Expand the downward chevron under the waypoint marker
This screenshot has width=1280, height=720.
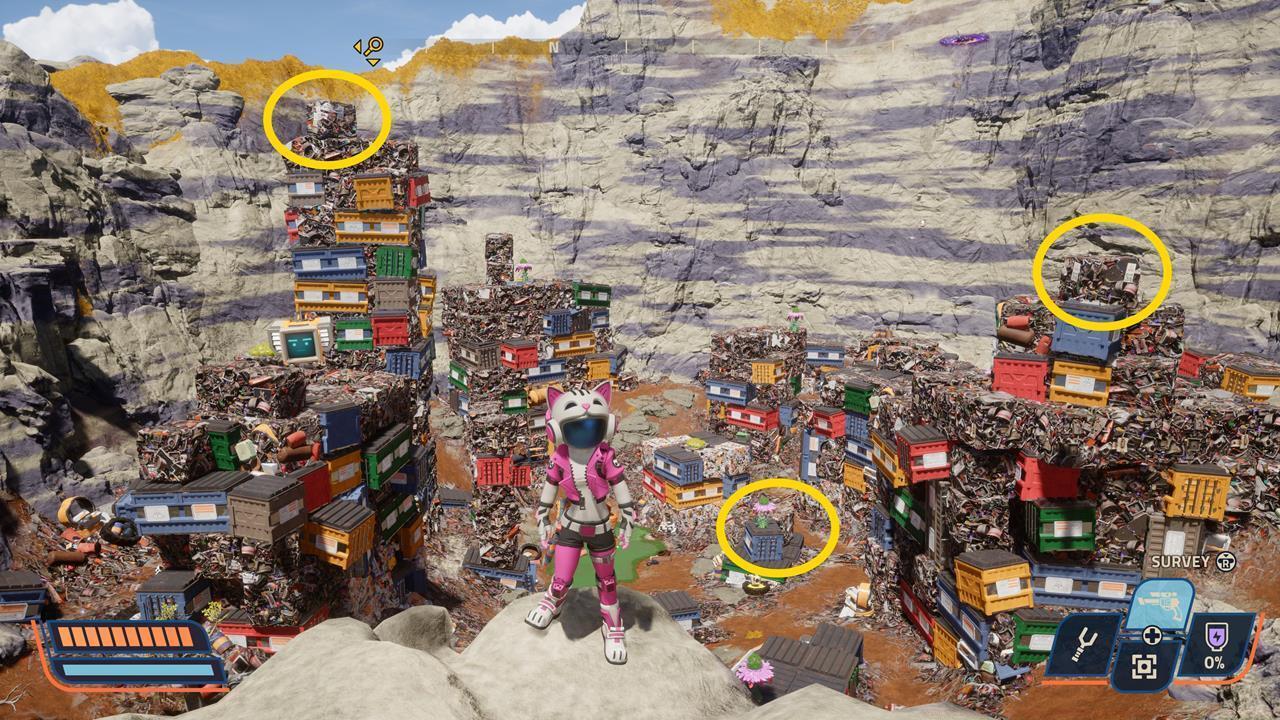click(x=372, y=62)
